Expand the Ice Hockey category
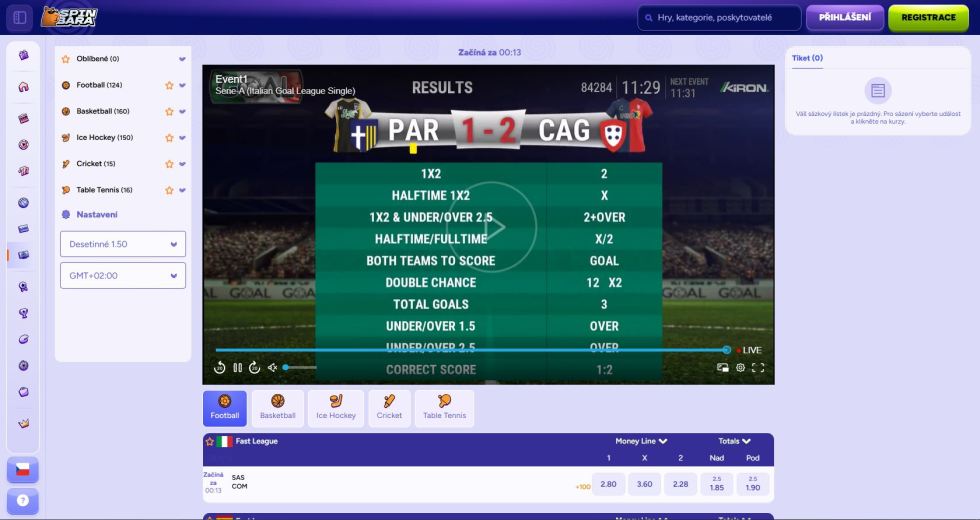 (x=182, y=137)
